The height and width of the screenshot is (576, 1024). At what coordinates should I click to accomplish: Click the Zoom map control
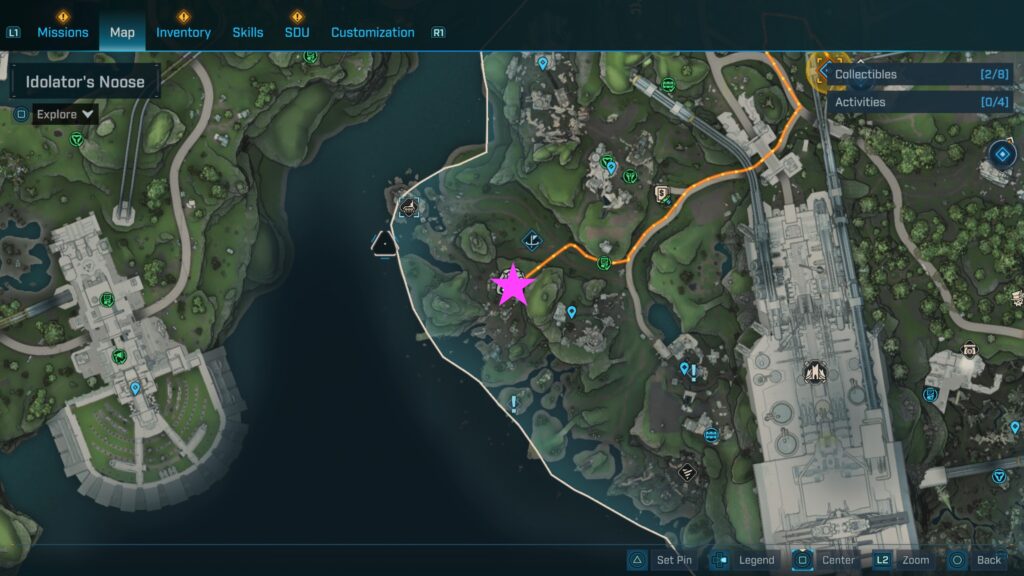coord(903,560)
